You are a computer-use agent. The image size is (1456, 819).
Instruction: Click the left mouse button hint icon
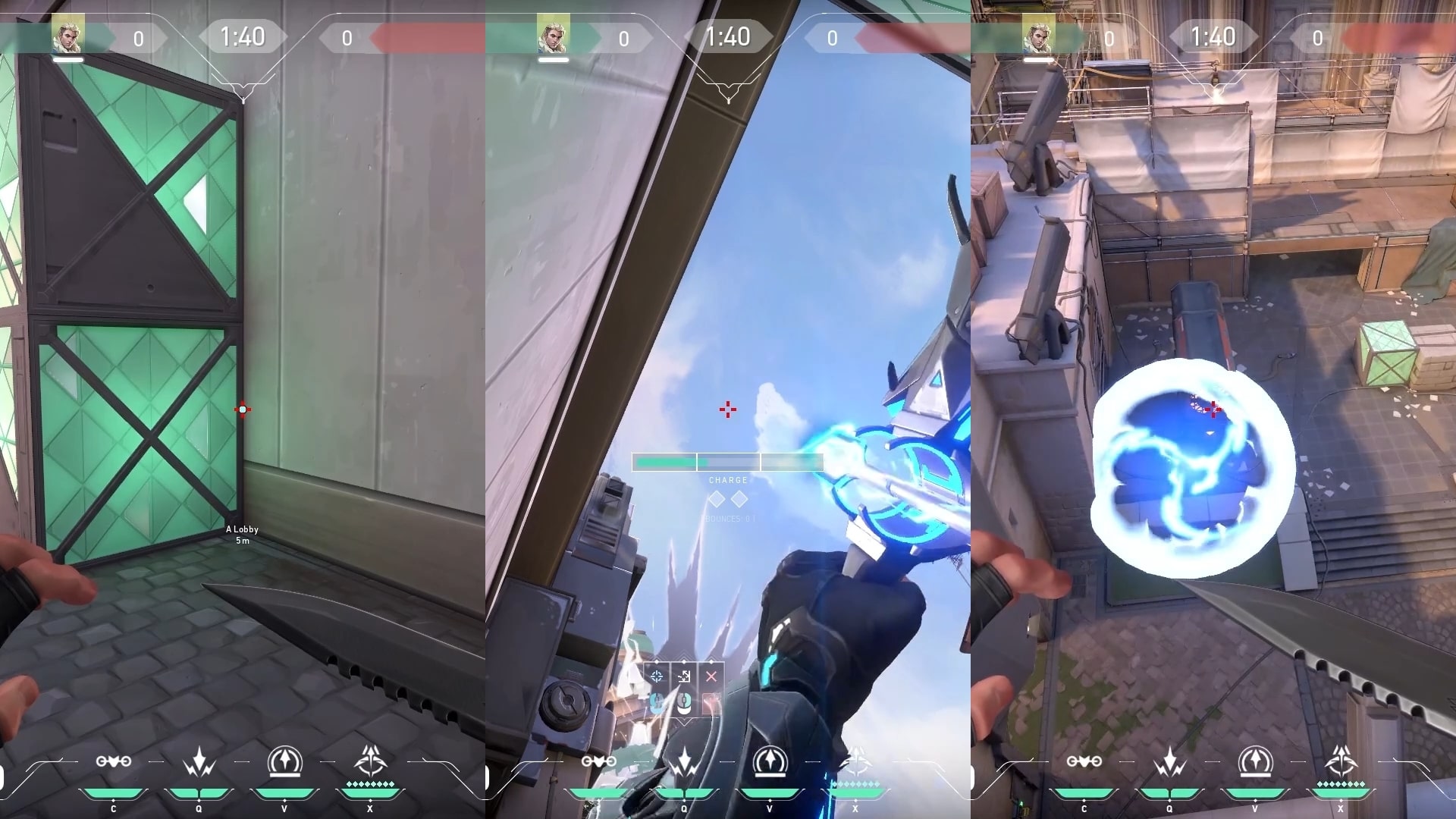[657, 703]
